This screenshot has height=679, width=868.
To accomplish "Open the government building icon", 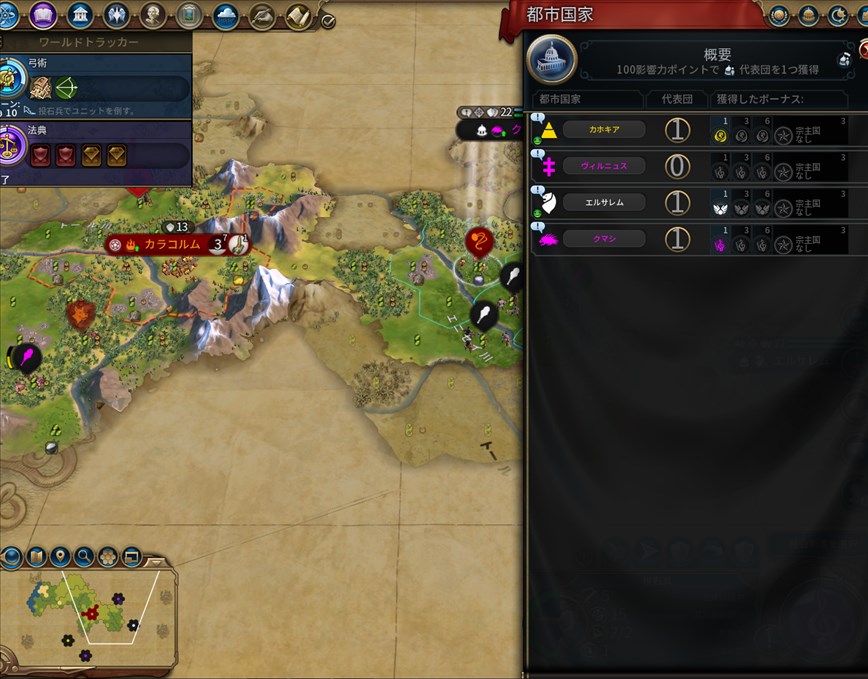I will pos(81,16).
